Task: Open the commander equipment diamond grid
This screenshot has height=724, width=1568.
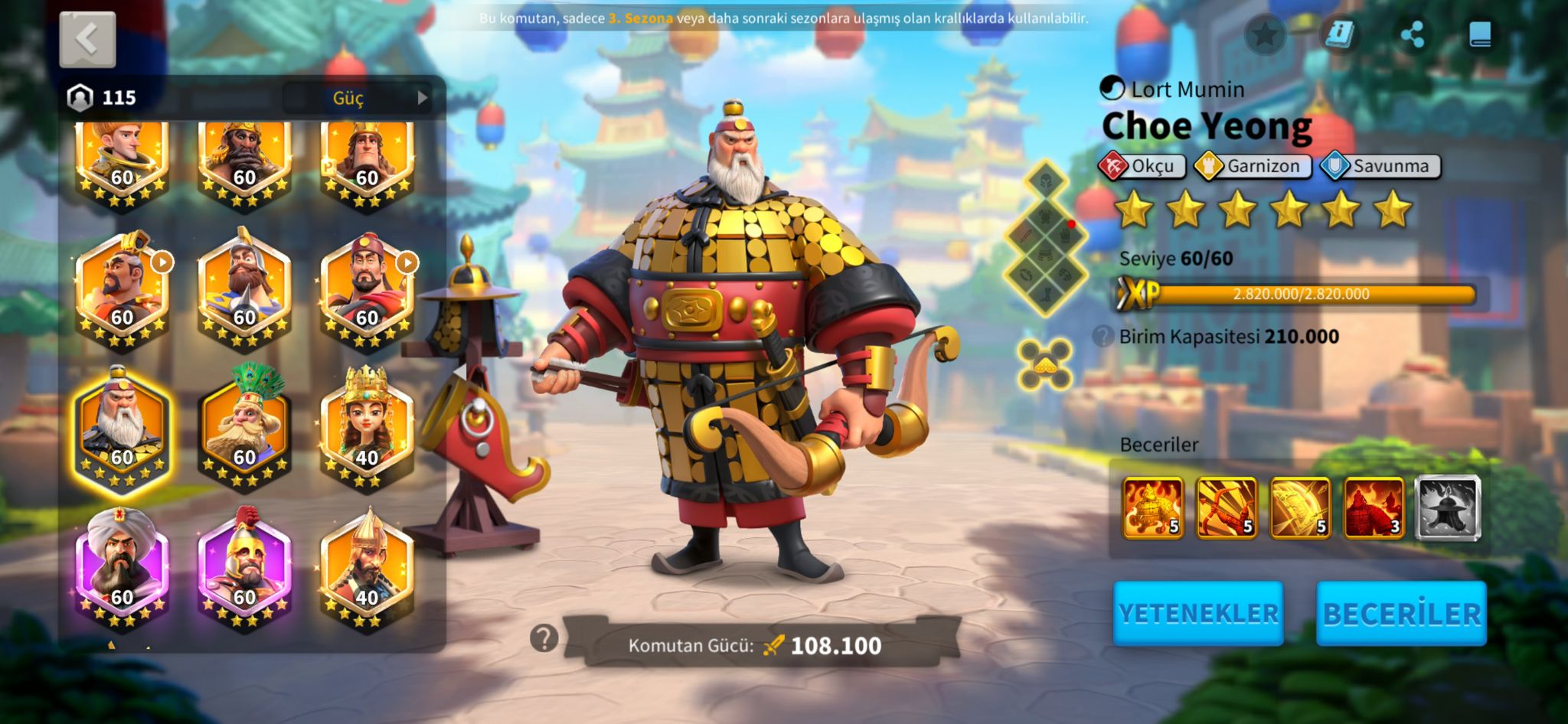Action: tap(1046, 239)
